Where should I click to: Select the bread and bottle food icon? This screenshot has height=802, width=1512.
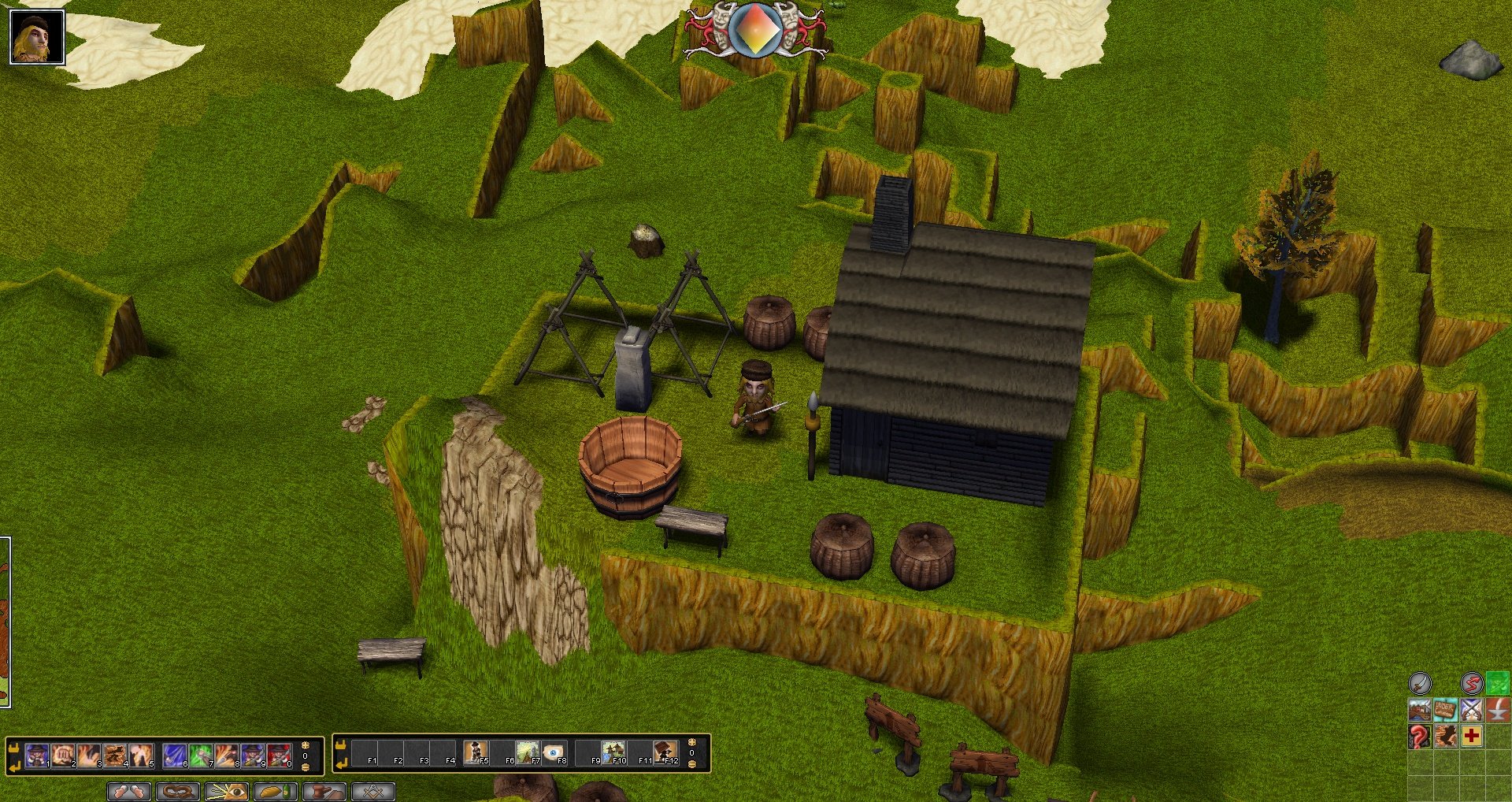(275, 793)
